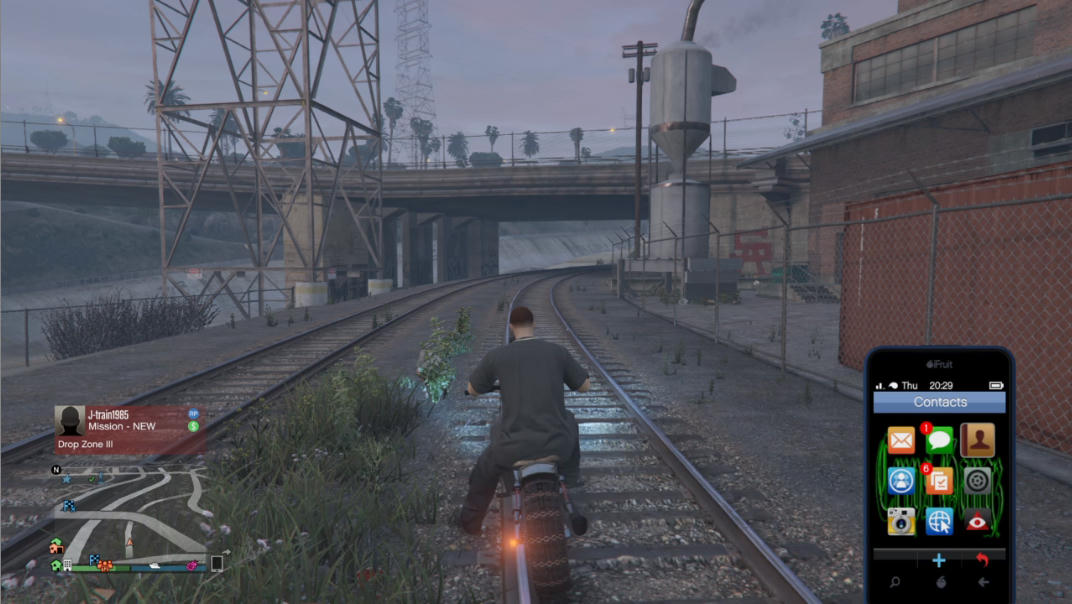Click the Drop Zone III mission invite
Image resolution: width=1072 pixels, height=604 pixels.
(x=130, y=430)
